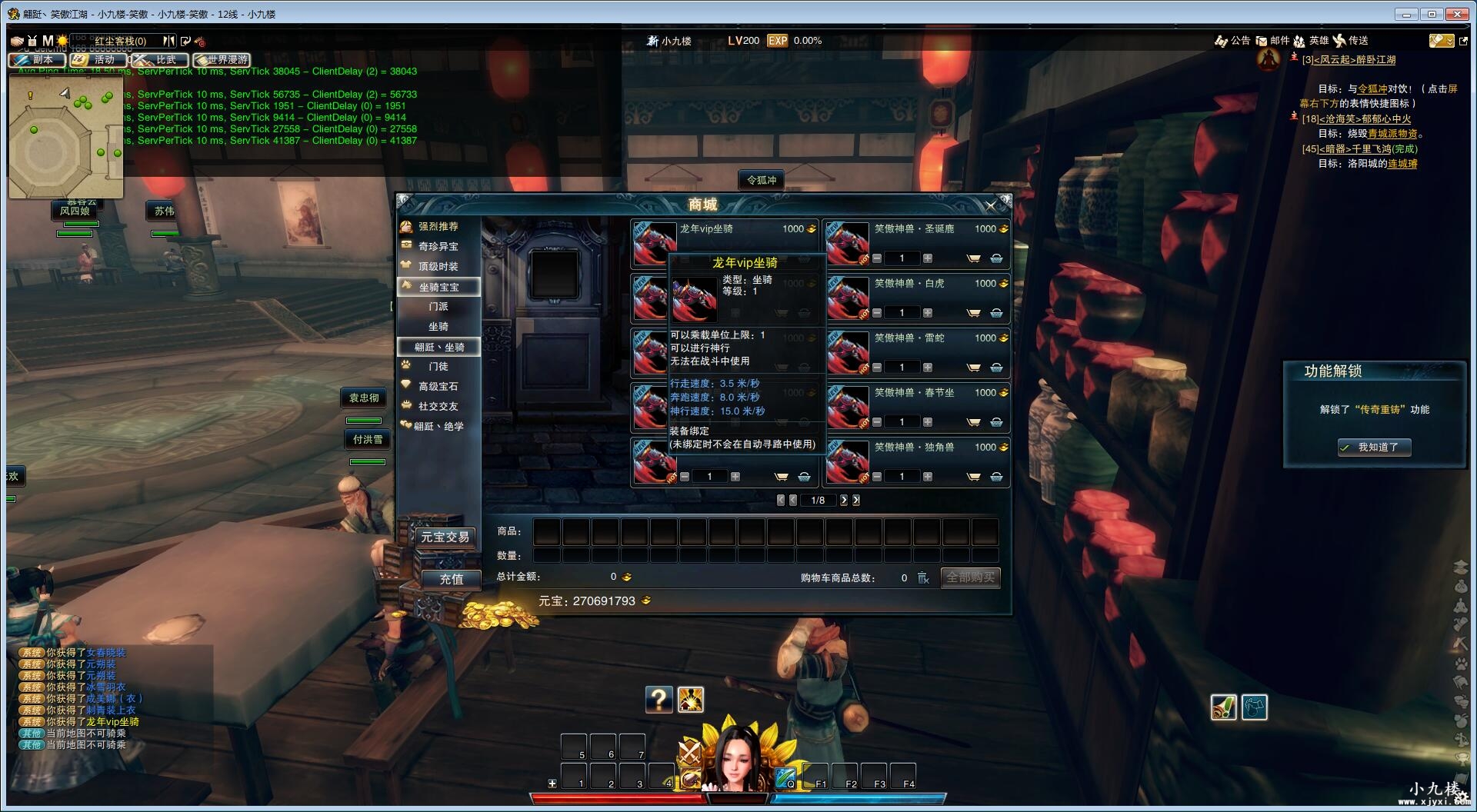Open the 强烈推荐 shop category
This screenshot has width=1477, height=812.
click(x=438, y=227)
